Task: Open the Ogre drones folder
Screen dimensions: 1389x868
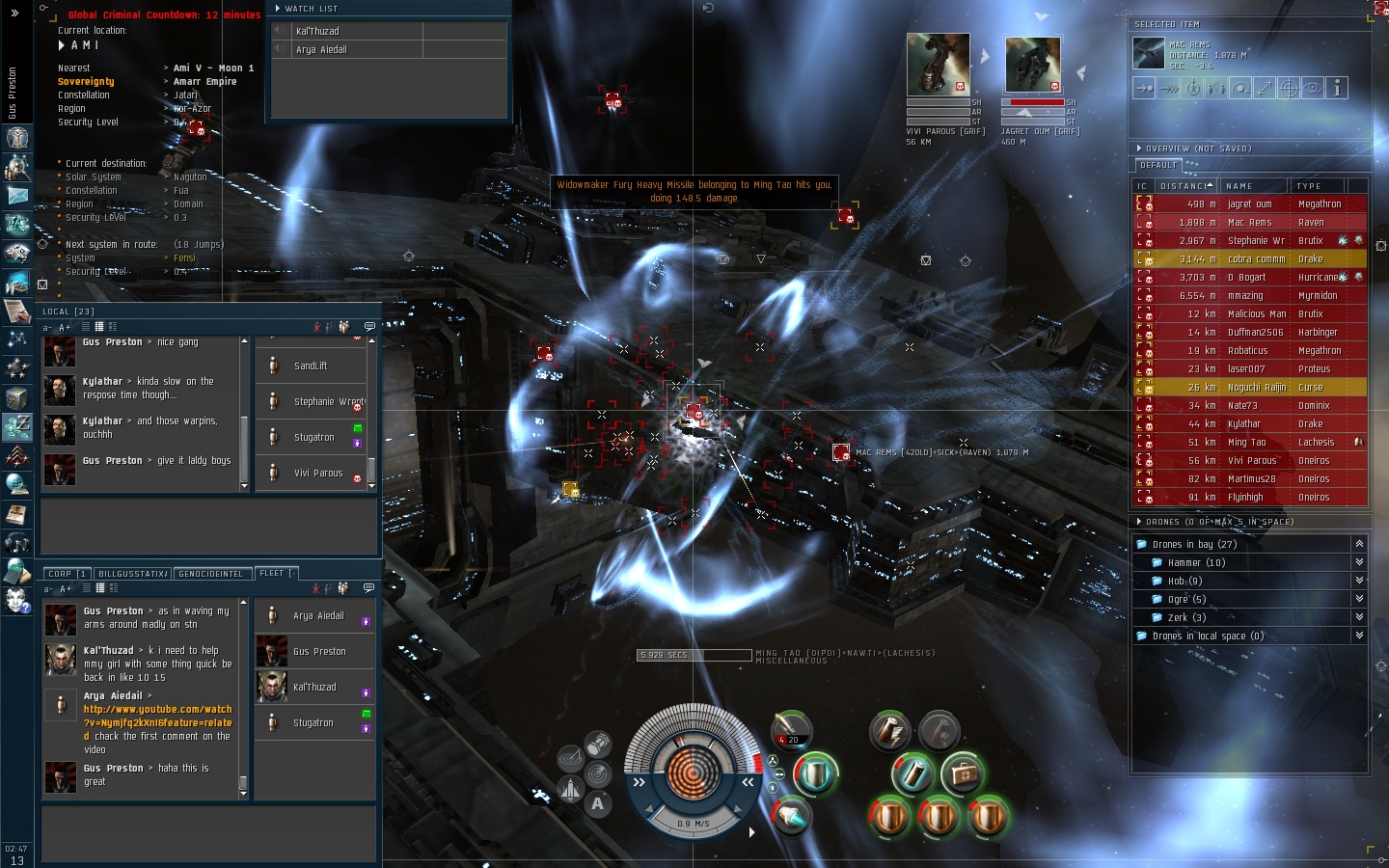Action: [x=1178, y=600]
